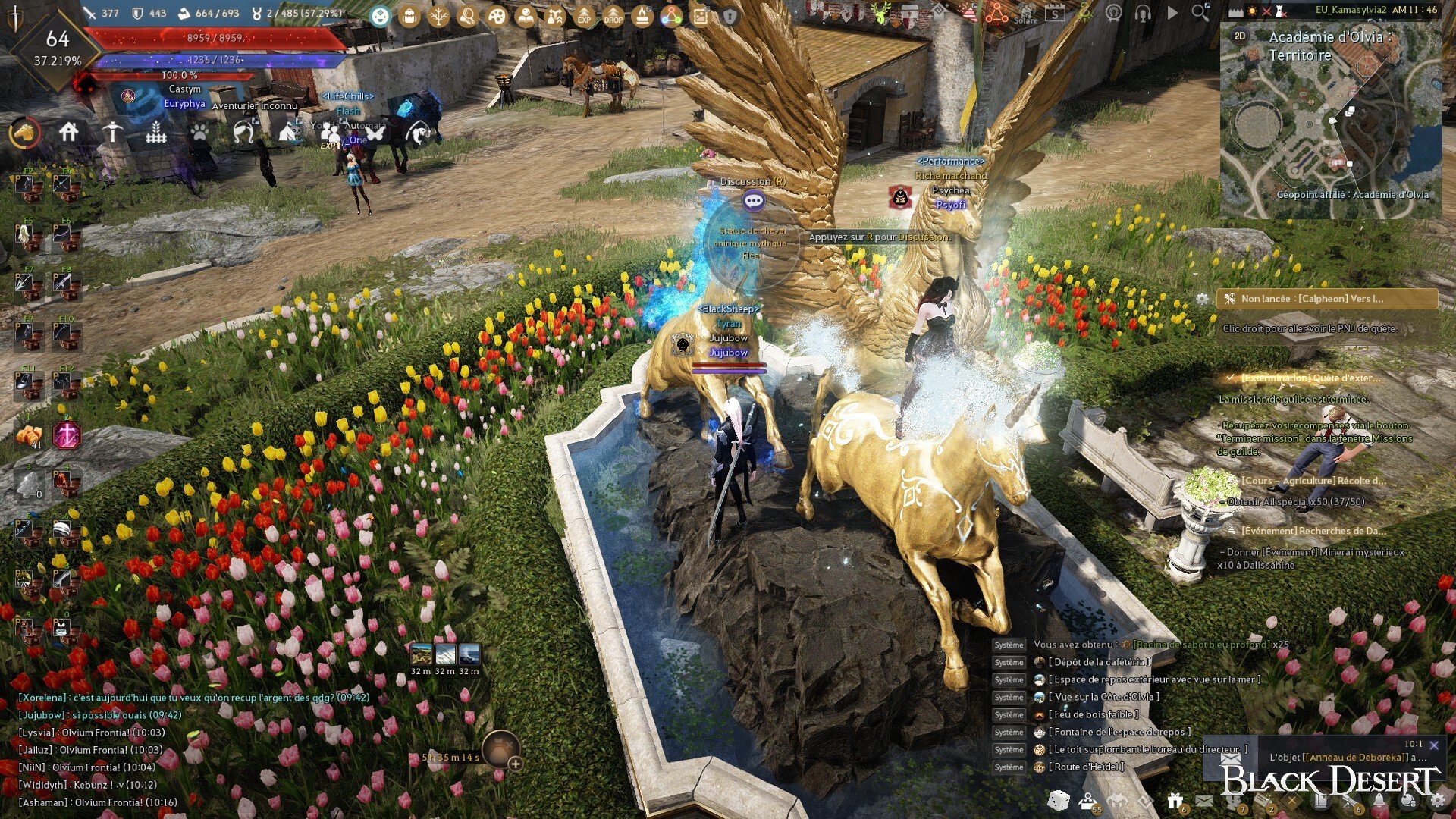This screenshot has height=819, width=1456.
Task: Click the DROP buff icon
Action: pyautogui.click(x=613, y=16)
